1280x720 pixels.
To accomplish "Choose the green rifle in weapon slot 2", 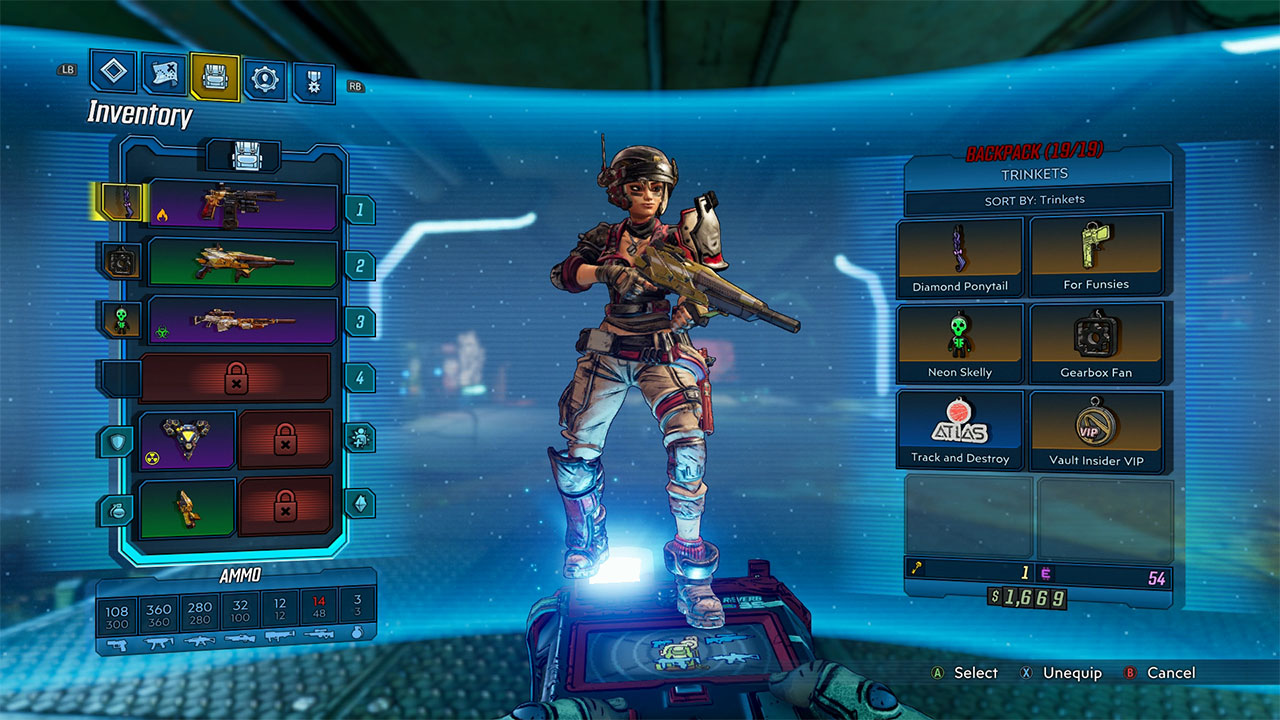I will (x=243, y=262).
